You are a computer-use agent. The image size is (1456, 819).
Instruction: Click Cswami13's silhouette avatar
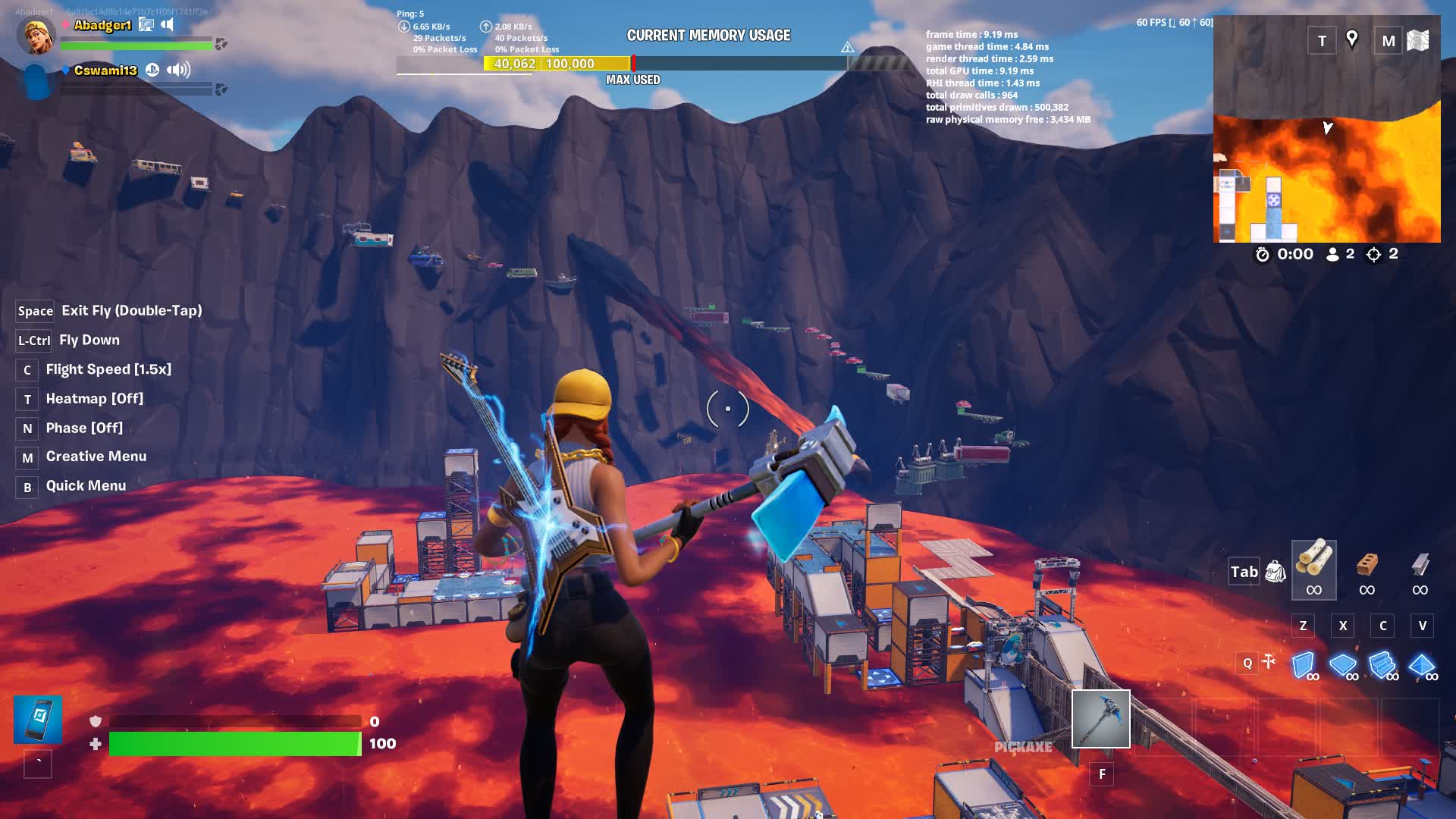(36, 81)
